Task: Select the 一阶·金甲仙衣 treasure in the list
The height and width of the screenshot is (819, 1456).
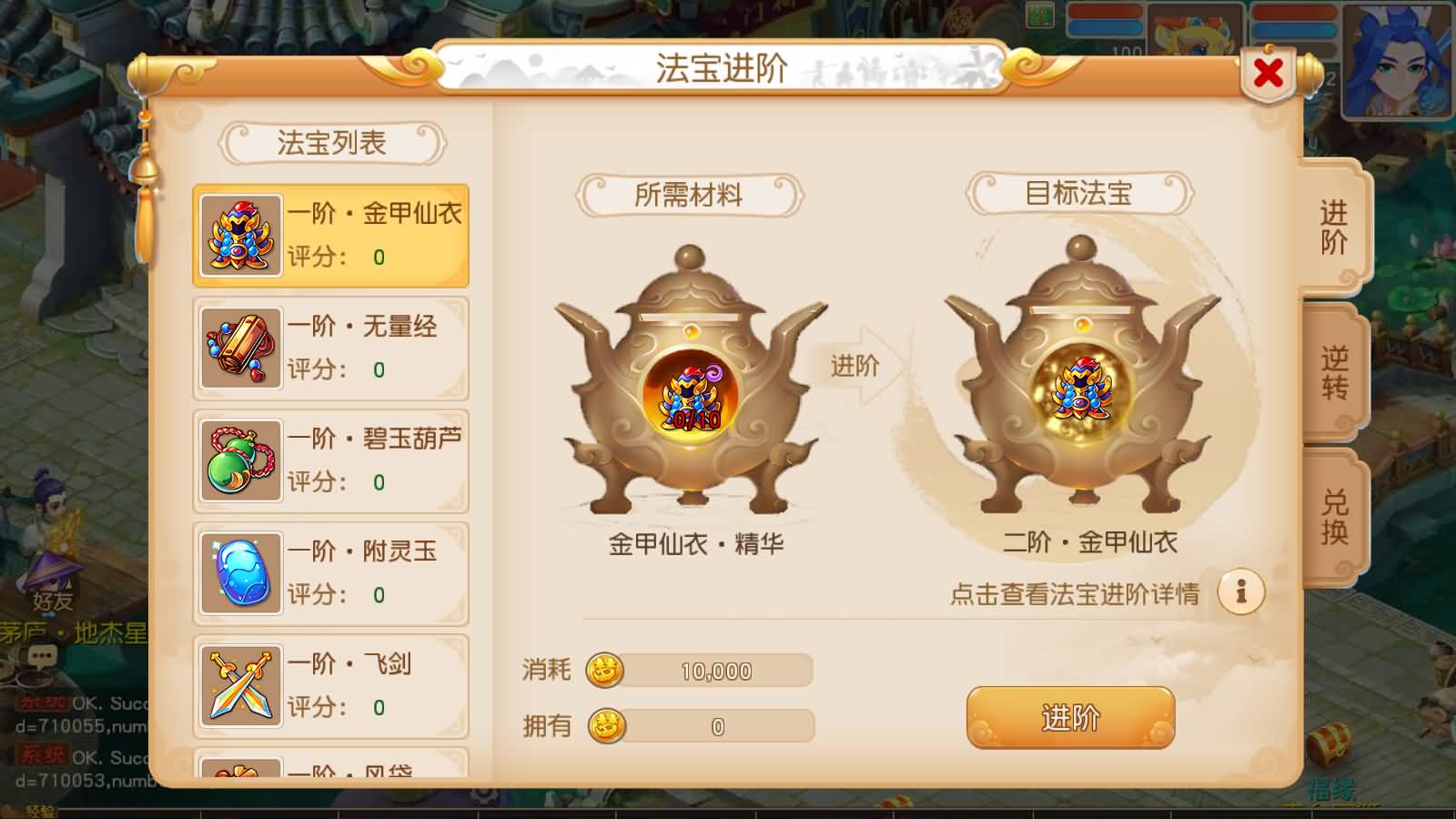Action: coord(329,235)
